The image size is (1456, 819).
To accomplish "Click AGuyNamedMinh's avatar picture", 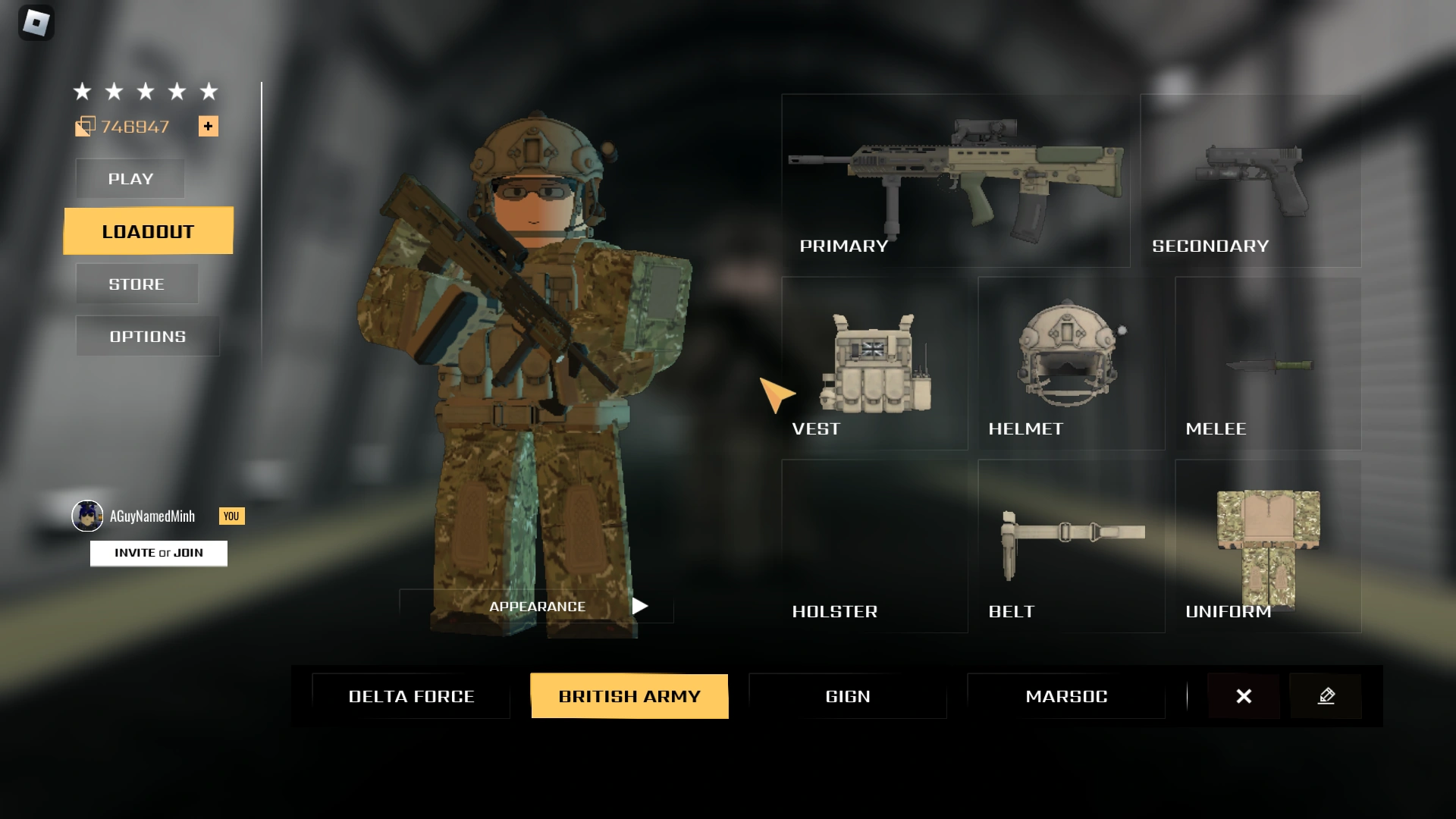I will pos(89,516).
